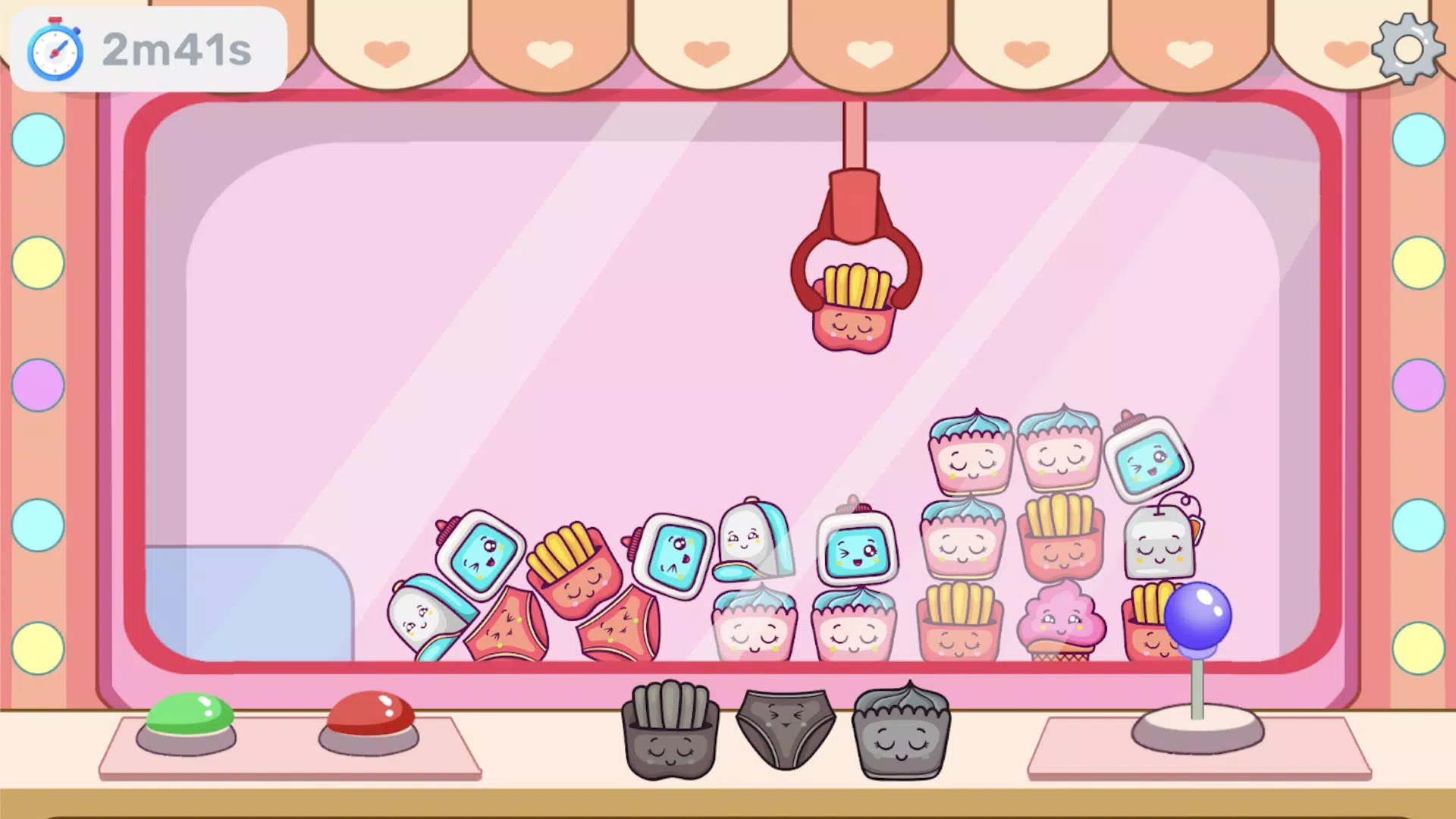Select the gray underwear silhouette target
Image resolution: width=1456 pixels, height=819 pixels.
pyautogui.click(x=783, y=728)
